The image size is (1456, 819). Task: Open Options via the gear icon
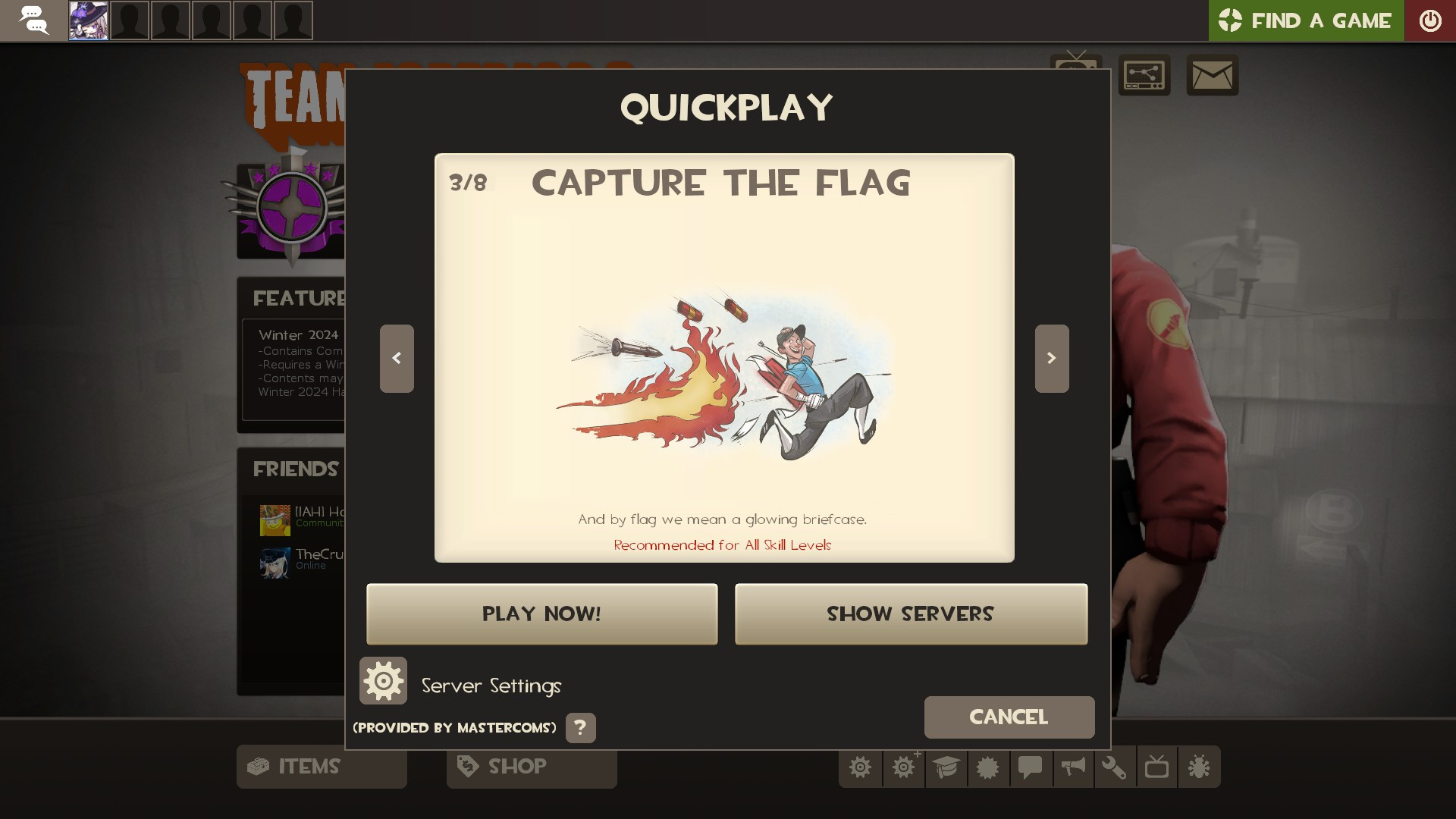pyautogui.click(x=861, y=767)
